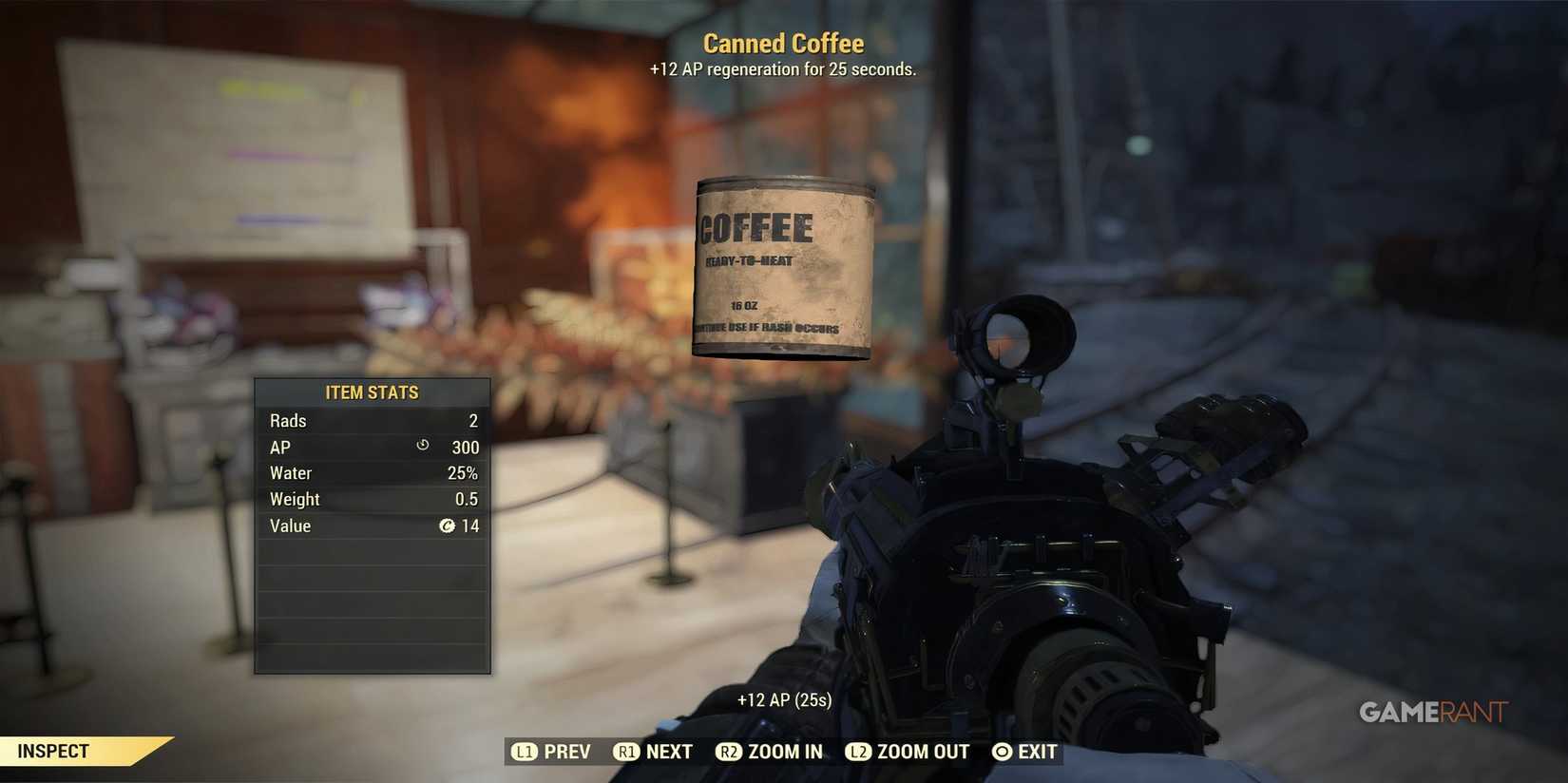1568x783 pixels.
Task: Select the NEXT action
Action: (x=668, y=751)
